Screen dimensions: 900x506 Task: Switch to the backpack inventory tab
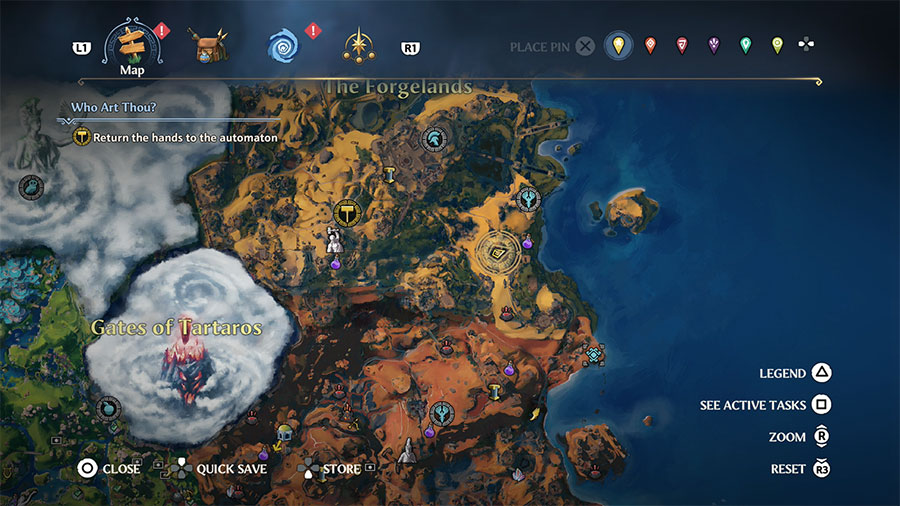coord(210,46)
